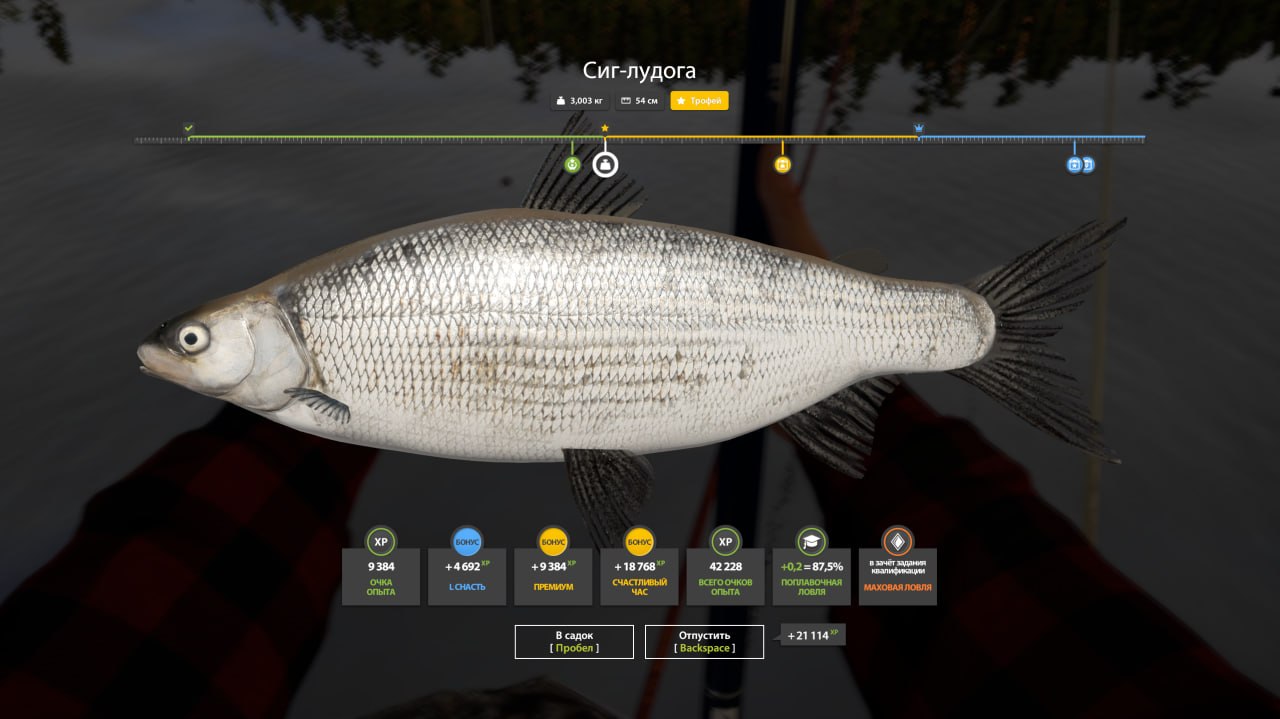Click the Поплавочная ловля skill tile
Viewport: 1280px width, 719px height.
click(x=811, y=575)
